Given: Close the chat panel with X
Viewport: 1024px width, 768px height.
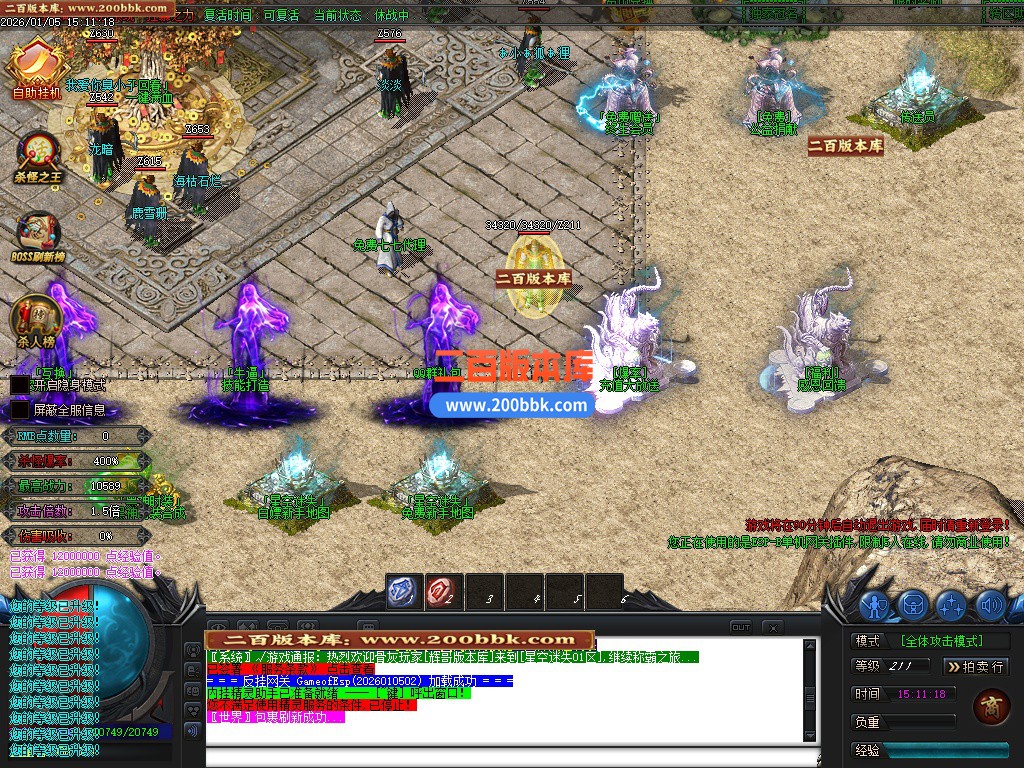Looking at the screenshot, I should coord(772,627).
